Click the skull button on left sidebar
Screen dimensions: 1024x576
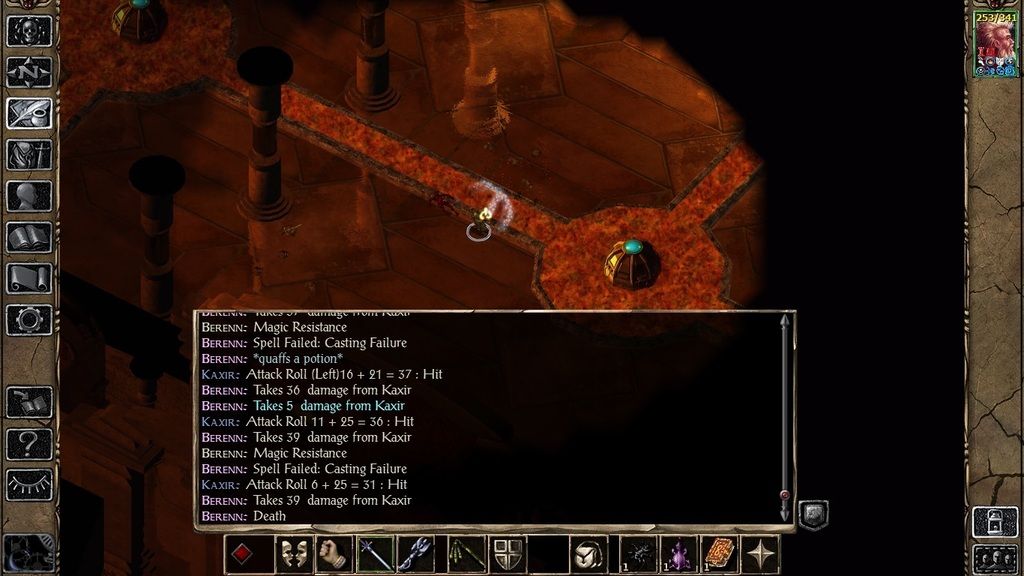[29, 31]
